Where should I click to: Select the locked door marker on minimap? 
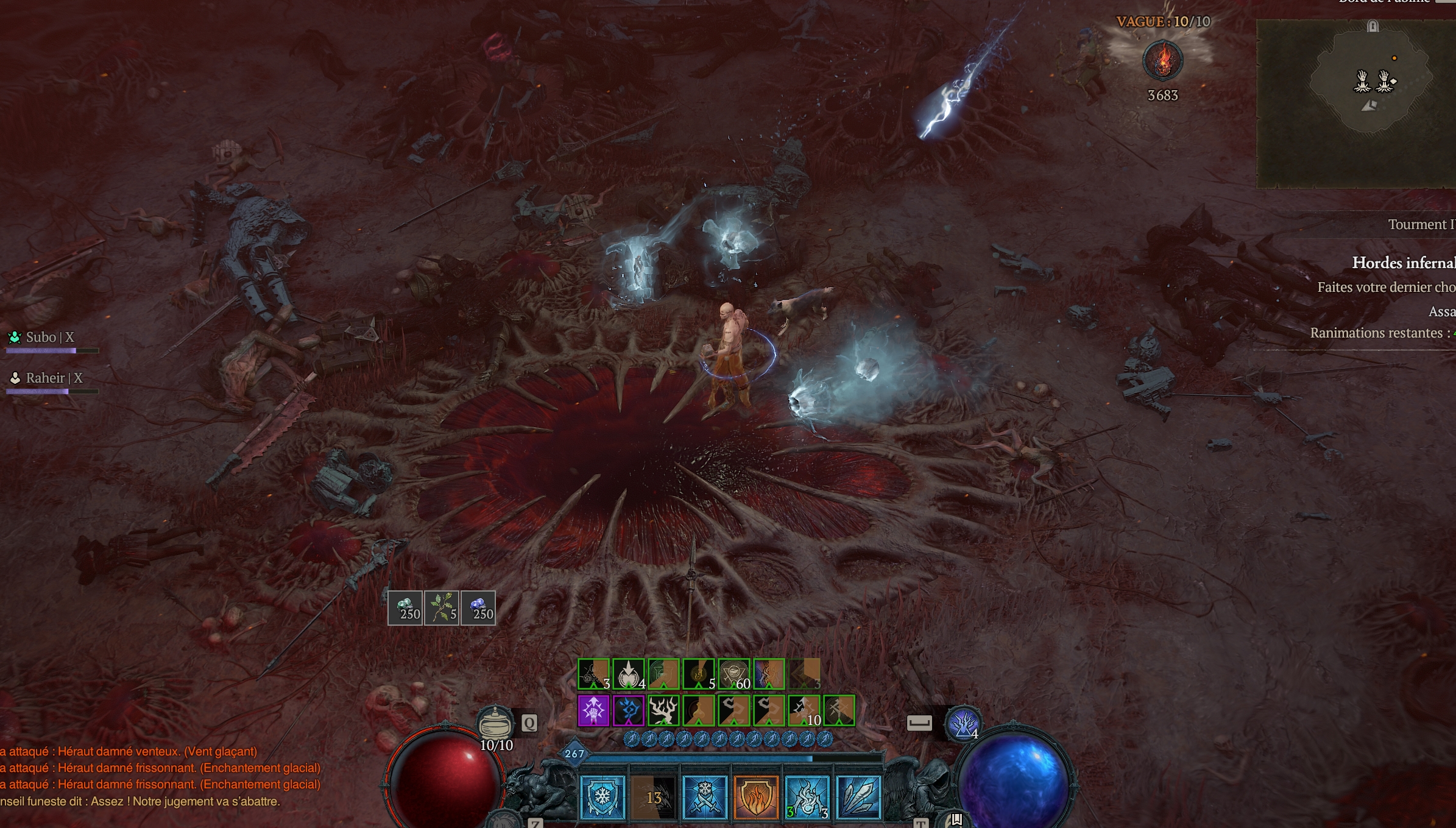(1373, 26)
